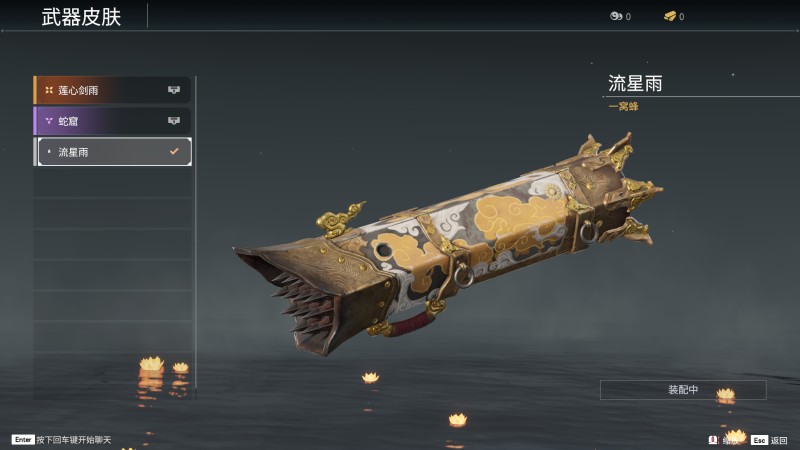This screenshot has width=800, height=450.
Task: Click the 装配中 equip button
Action: [x=683, y=390]
